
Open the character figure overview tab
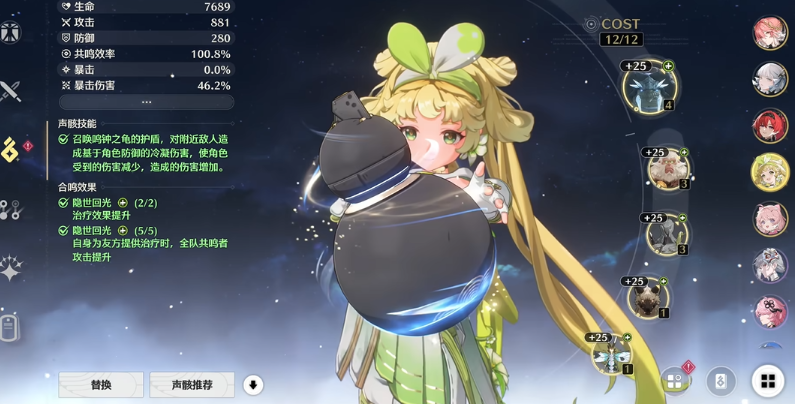(x=11, y=31)
